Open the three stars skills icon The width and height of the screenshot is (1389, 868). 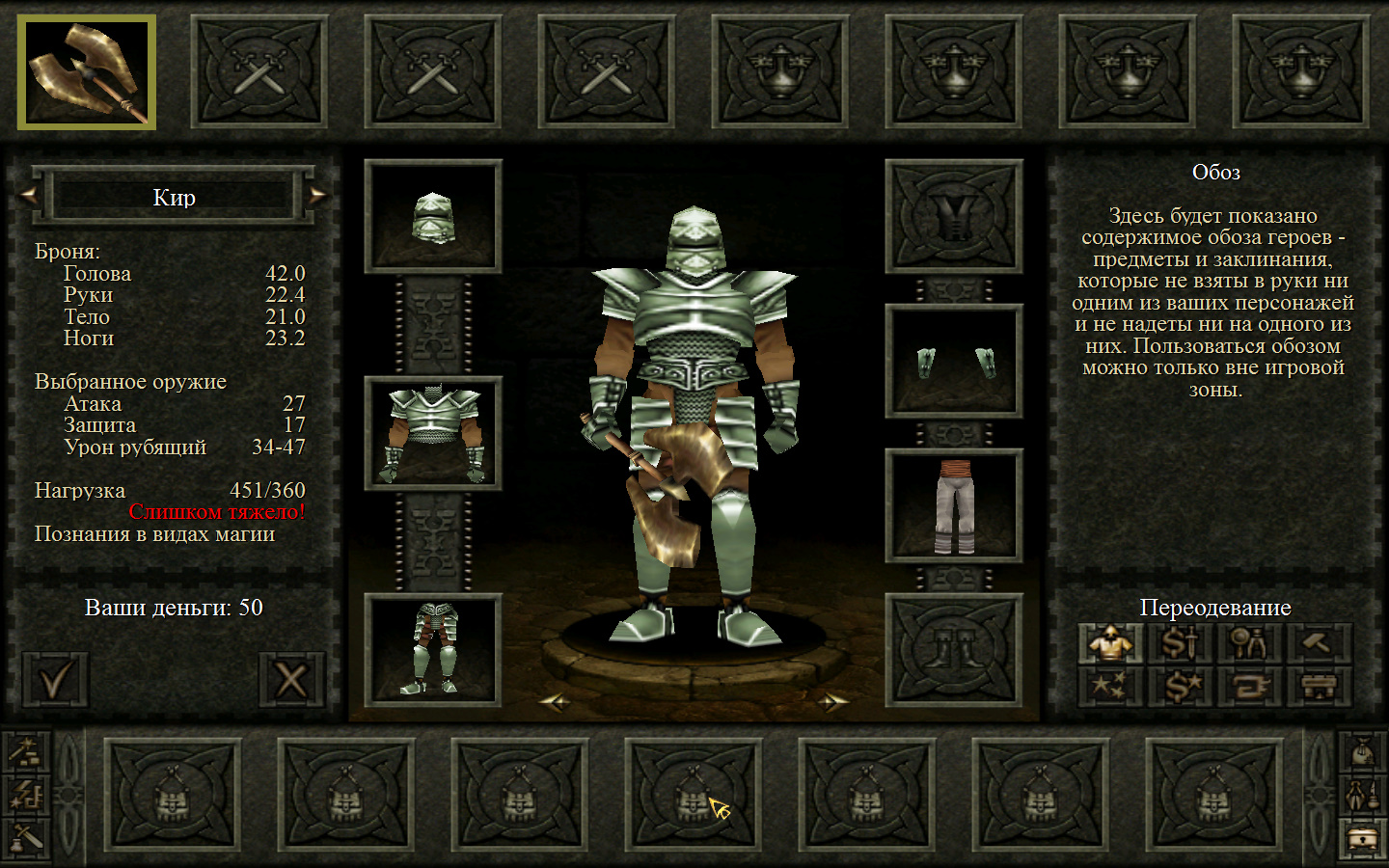(x=1111, y=687)
